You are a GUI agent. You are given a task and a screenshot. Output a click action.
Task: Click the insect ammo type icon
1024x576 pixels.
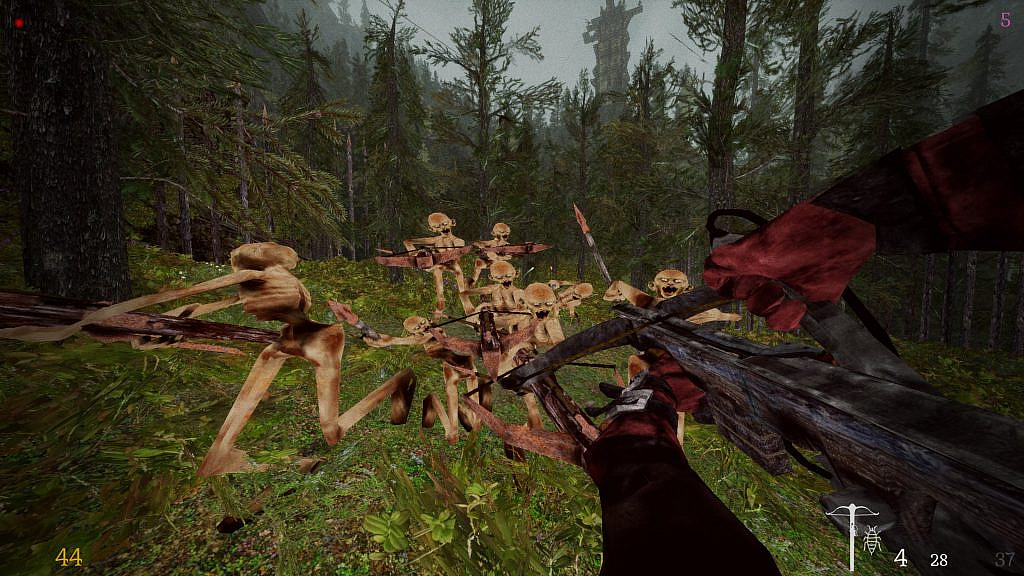(x=871, y=541)
